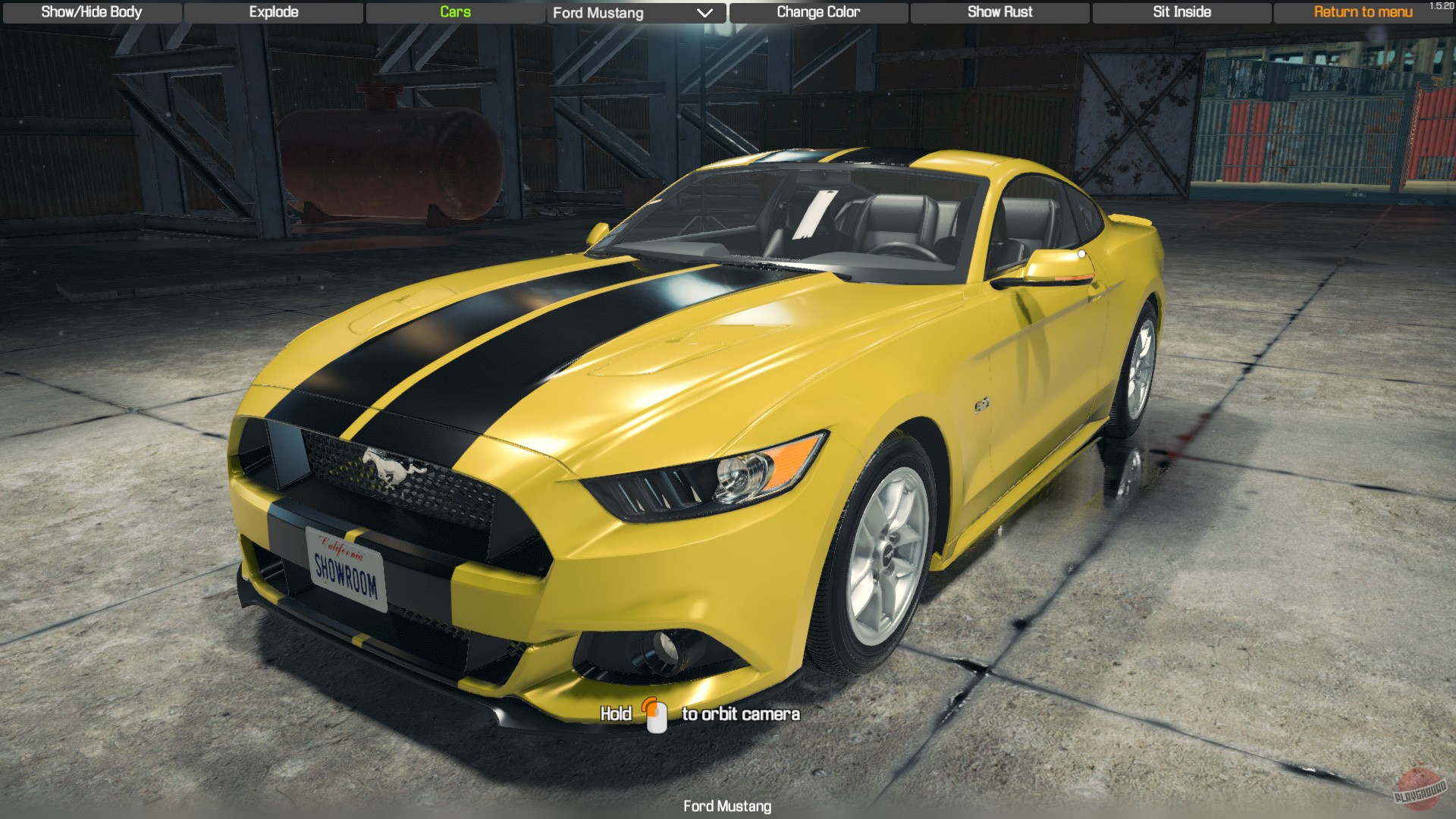Select the Cars tab

click(455, 12)
